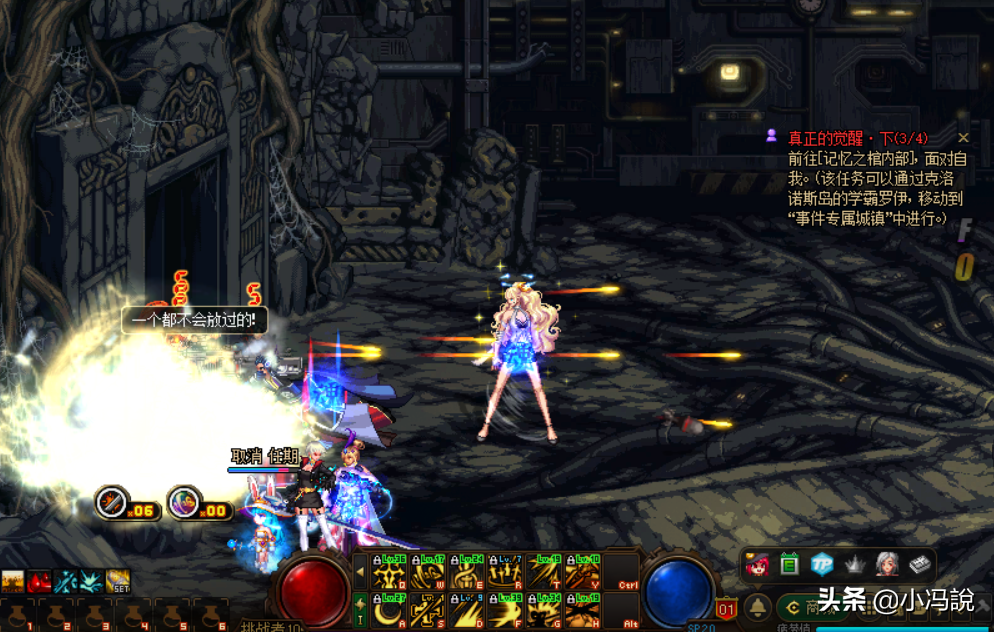The image size is (994, 632).
Task: Select the SET buff icon
Action: tap(118, 581)
